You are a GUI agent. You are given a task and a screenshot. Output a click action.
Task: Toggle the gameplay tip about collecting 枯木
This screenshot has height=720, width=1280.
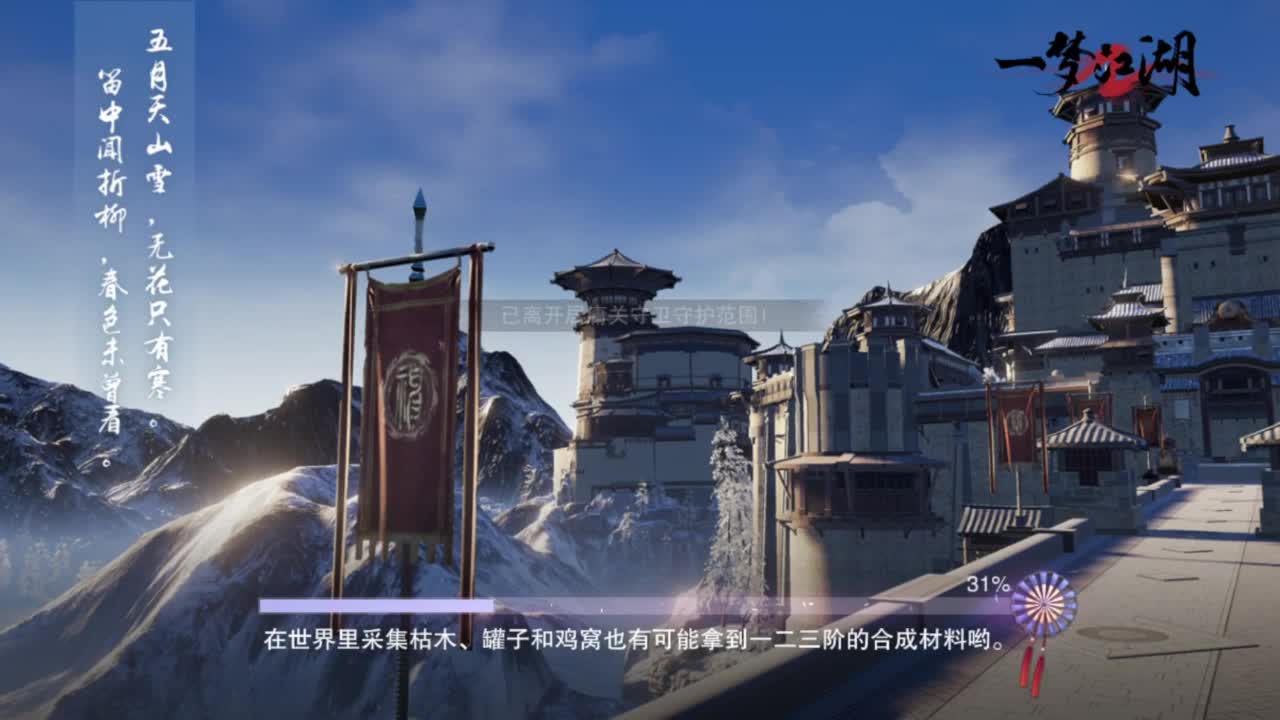pyautogui.click(x=630, y=638)
